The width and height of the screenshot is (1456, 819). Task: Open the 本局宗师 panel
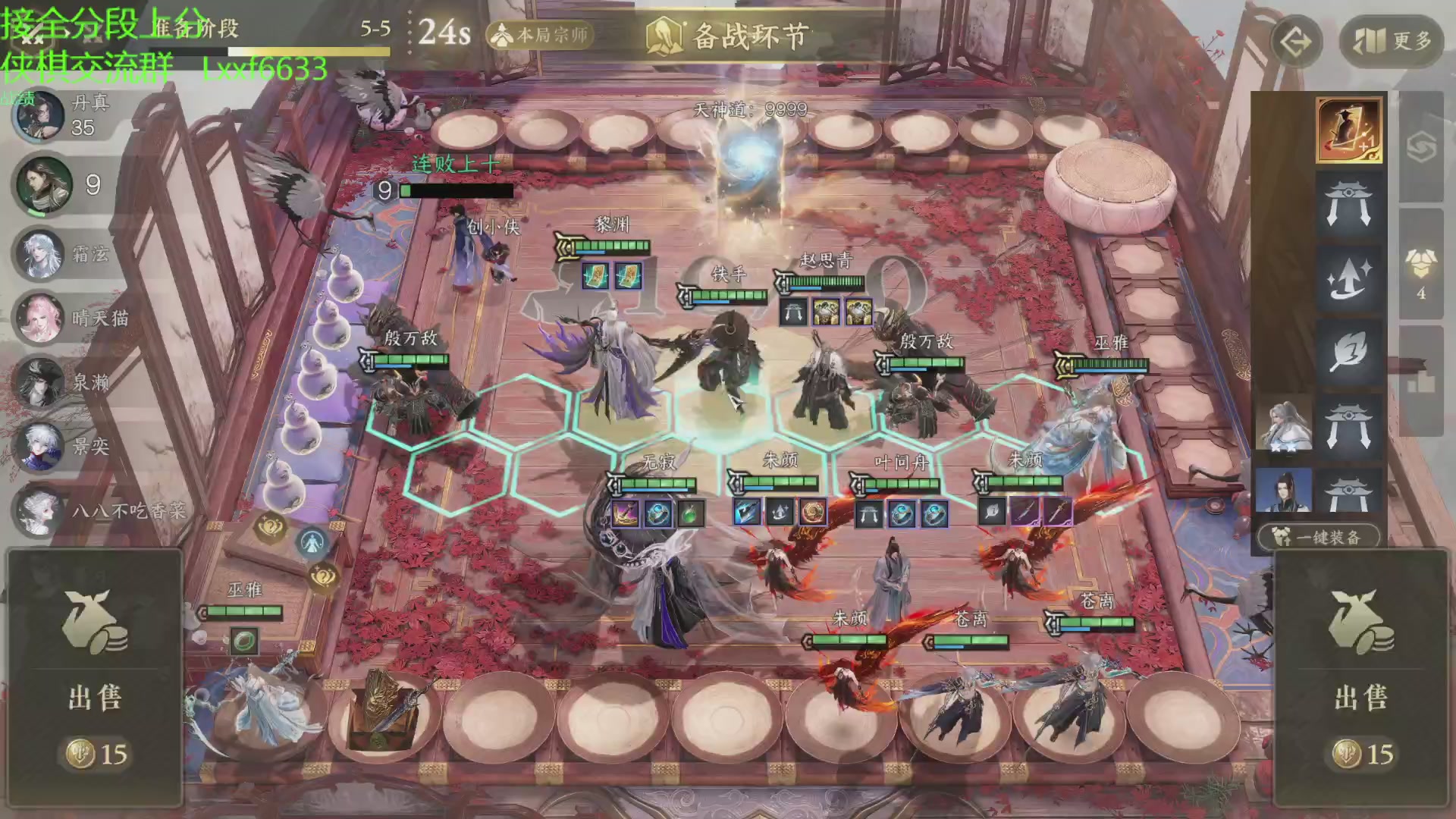tap(540, 35)
